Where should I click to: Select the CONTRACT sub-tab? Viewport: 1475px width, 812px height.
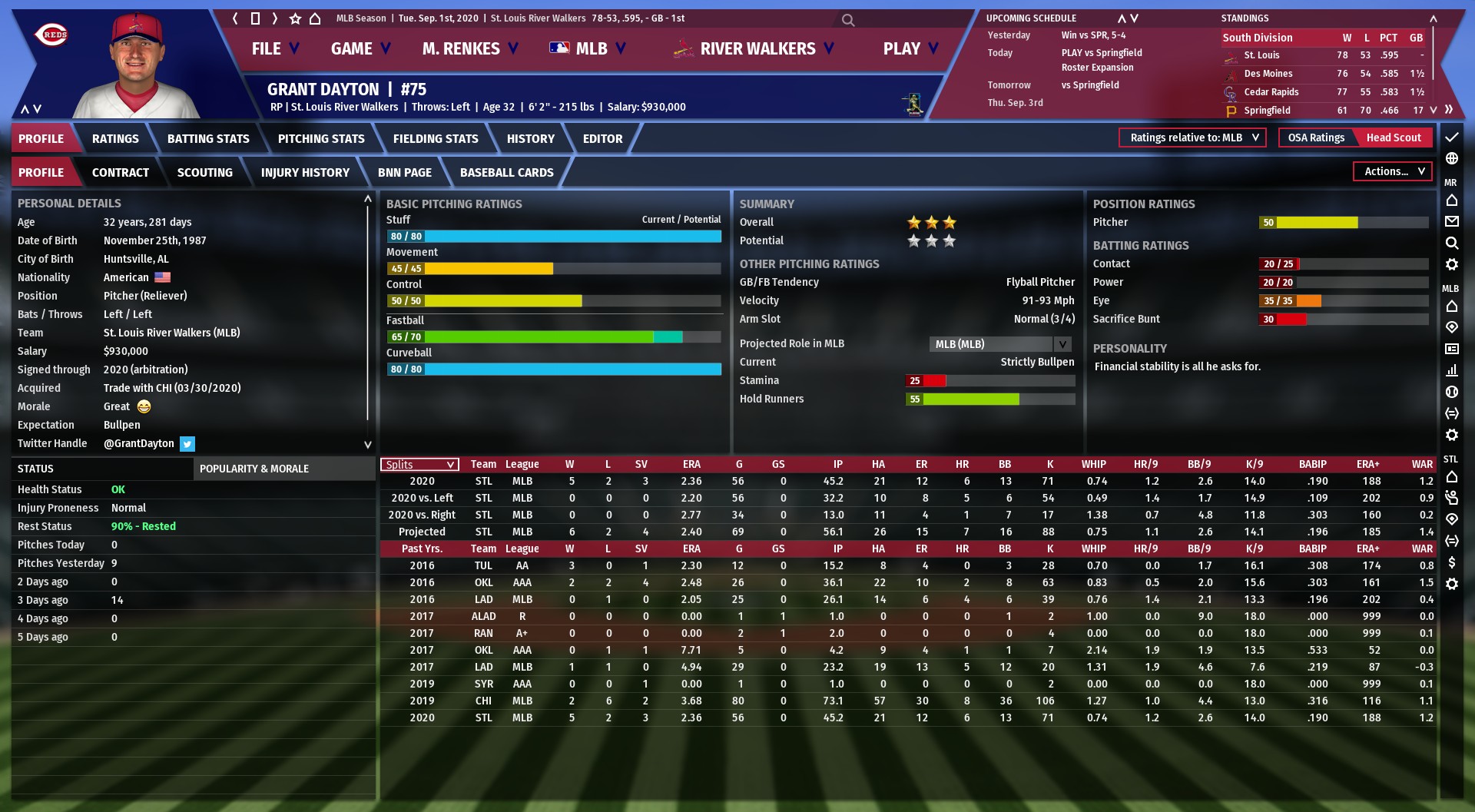tap(121, 173)
